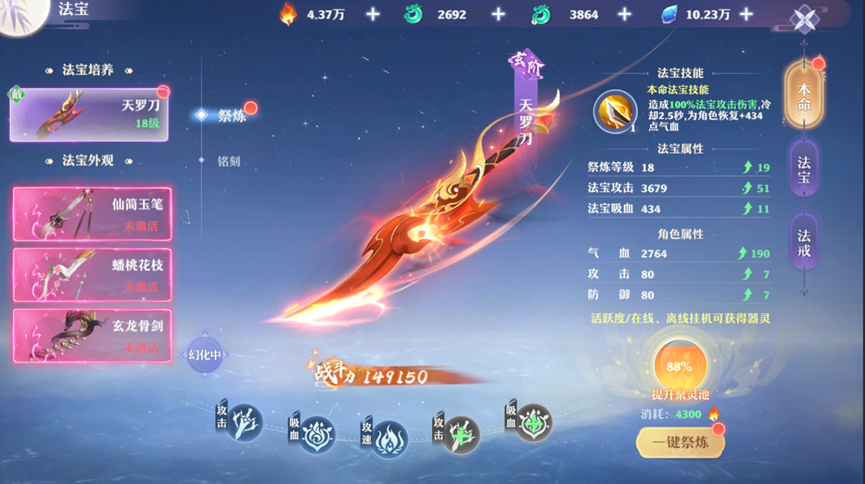This screenshot has height=484, width=865.
Task: Select the 攻速 rune icon
Action: [389, 438]
